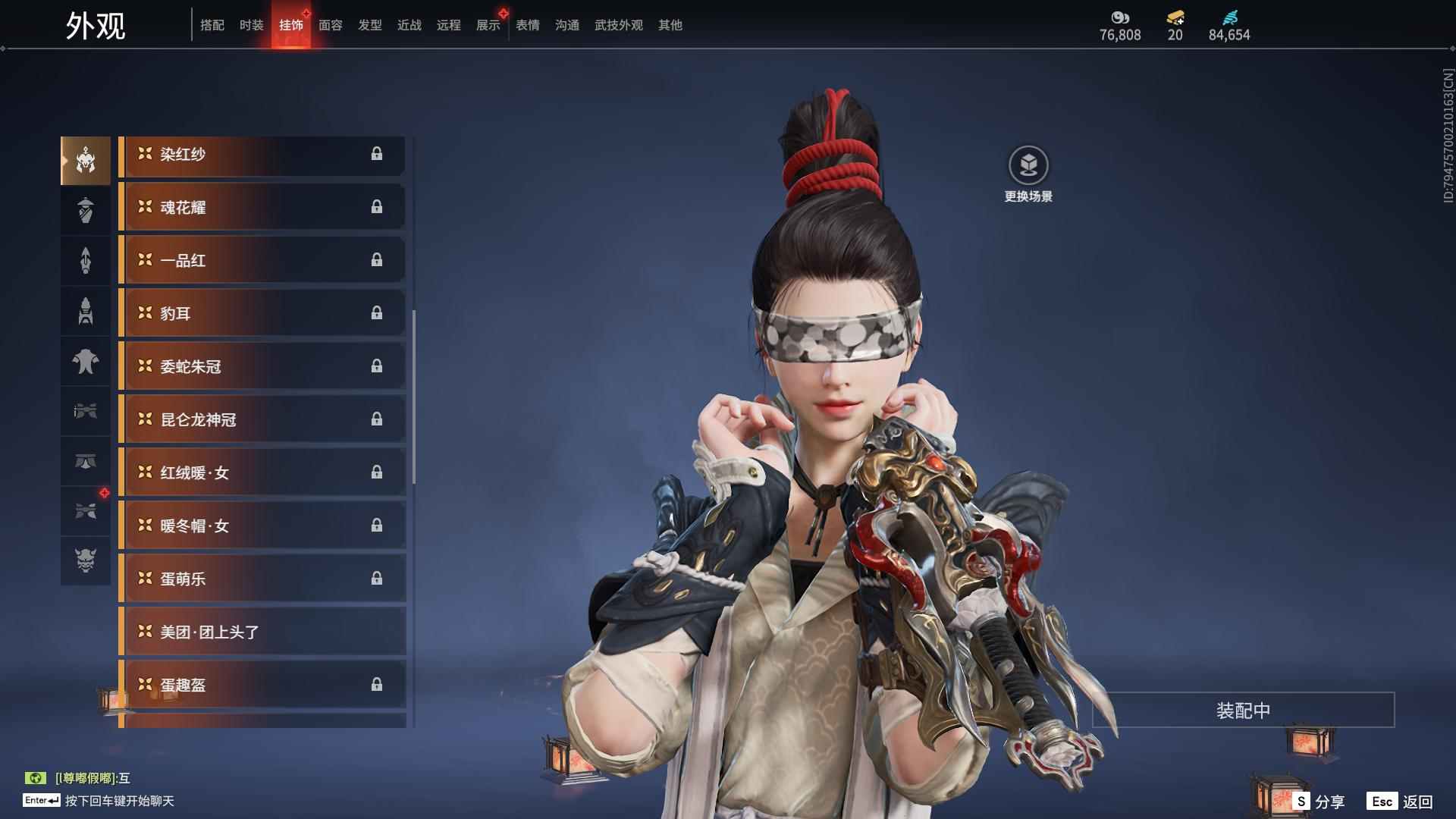The width and height of the screenshot is (1456, 819).
Task: Open the 搭配 tab
Action: coord(212,25)
